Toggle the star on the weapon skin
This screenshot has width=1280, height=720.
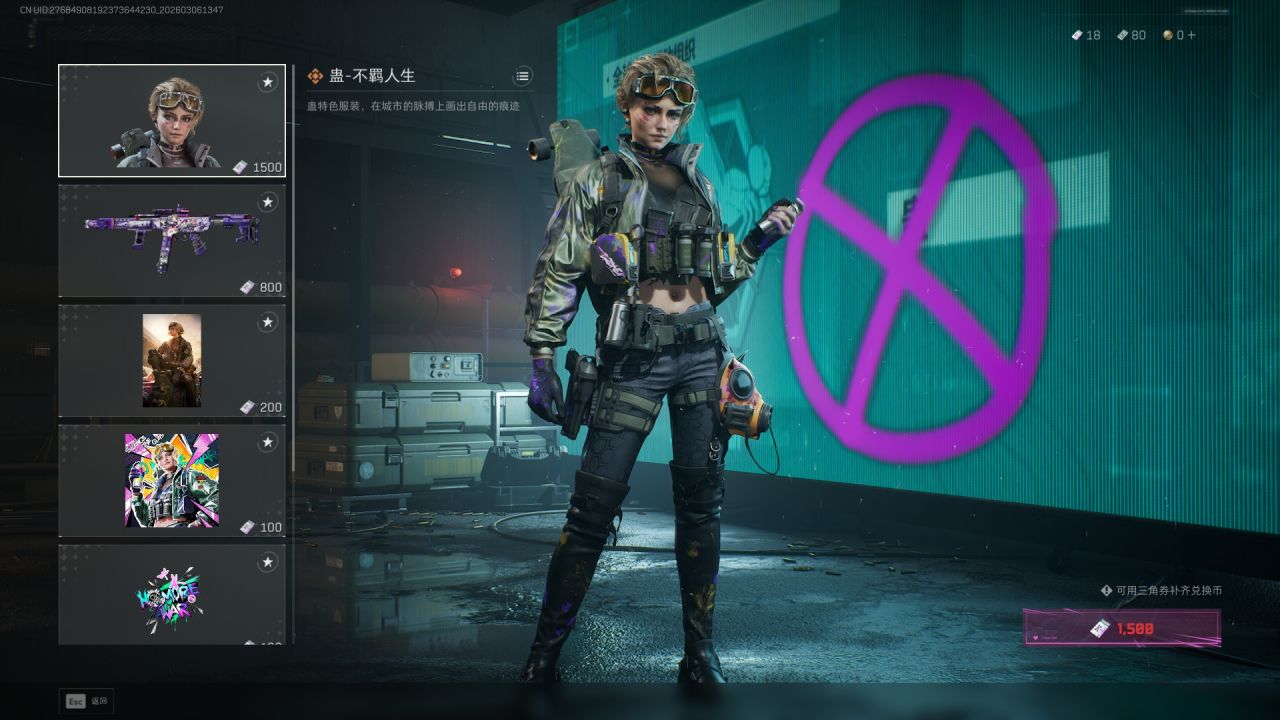pos(267,202)
